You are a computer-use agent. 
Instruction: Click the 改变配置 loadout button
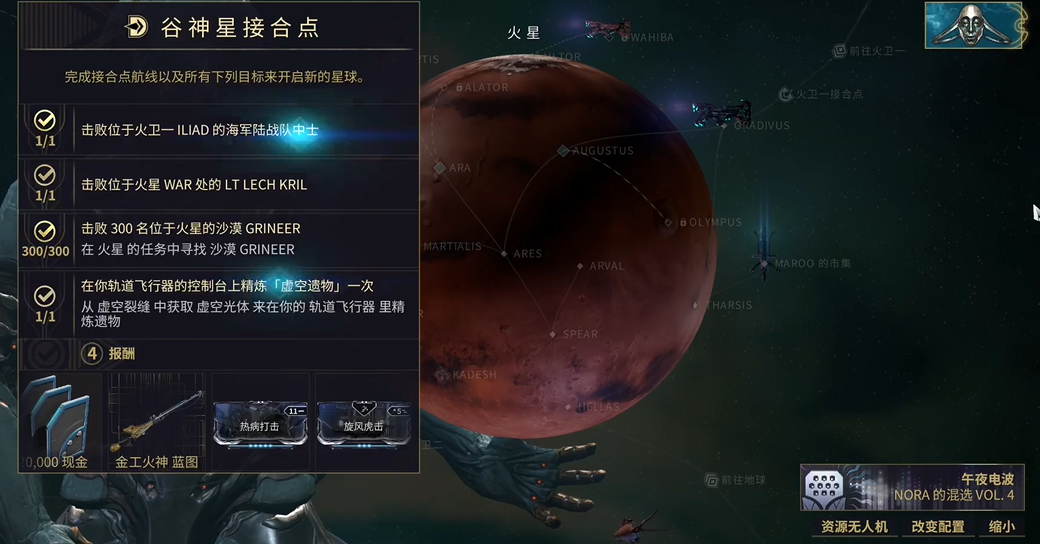tap(938, 527)
